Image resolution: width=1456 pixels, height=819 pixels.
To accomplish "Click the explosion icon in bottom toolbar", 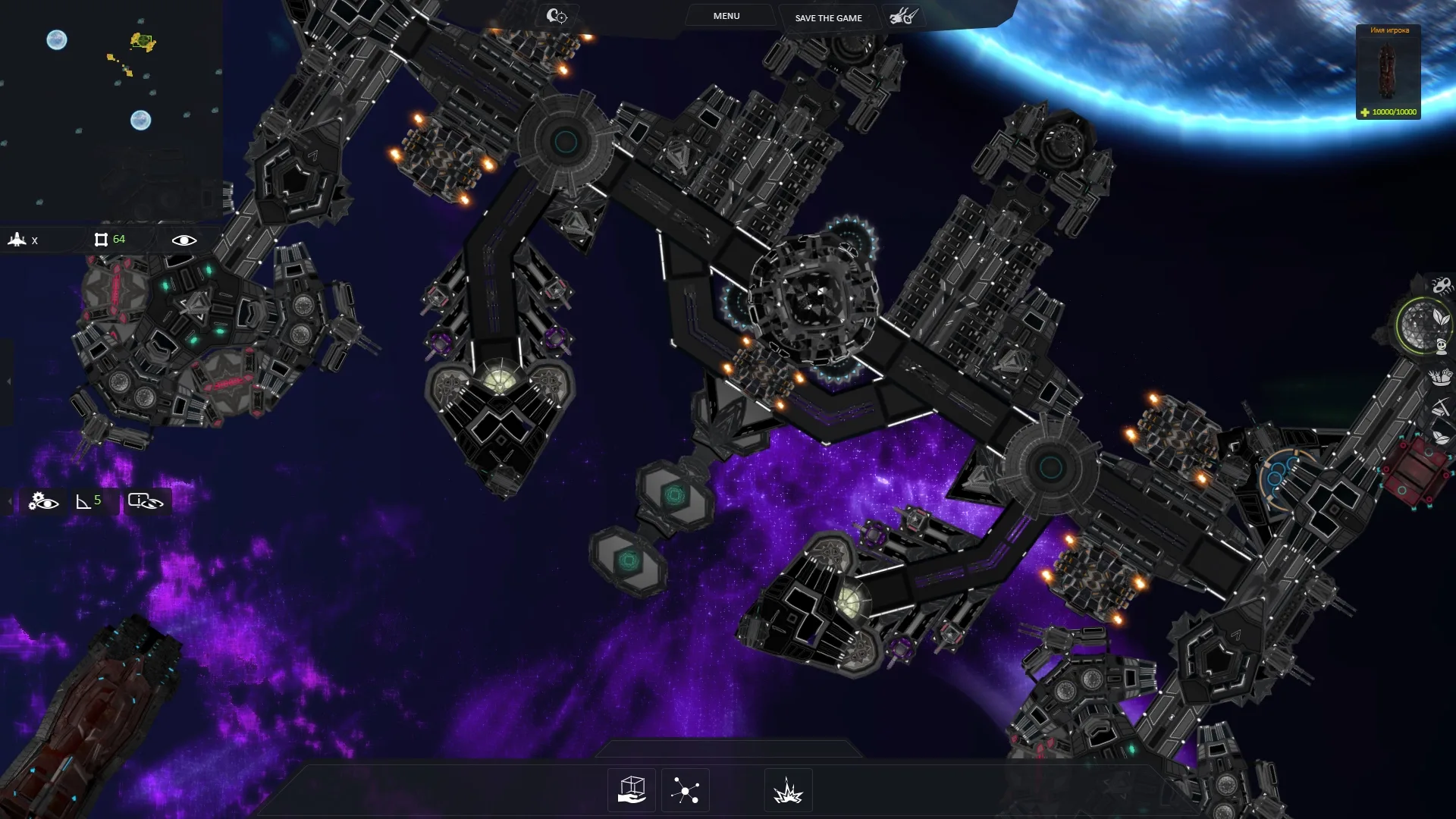I will click(787, 789).
